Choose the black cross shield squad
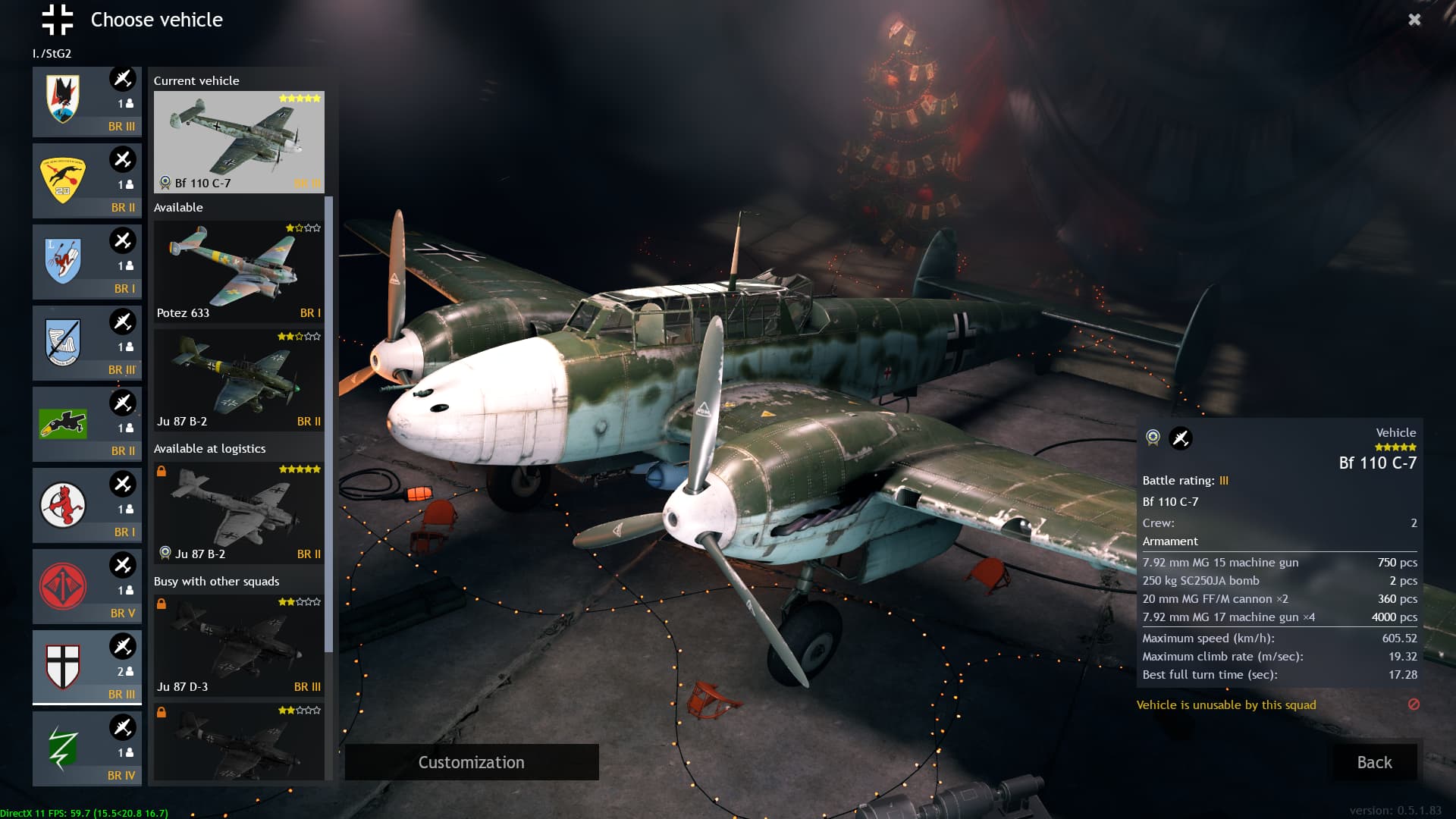 click(x=86, y=668)
